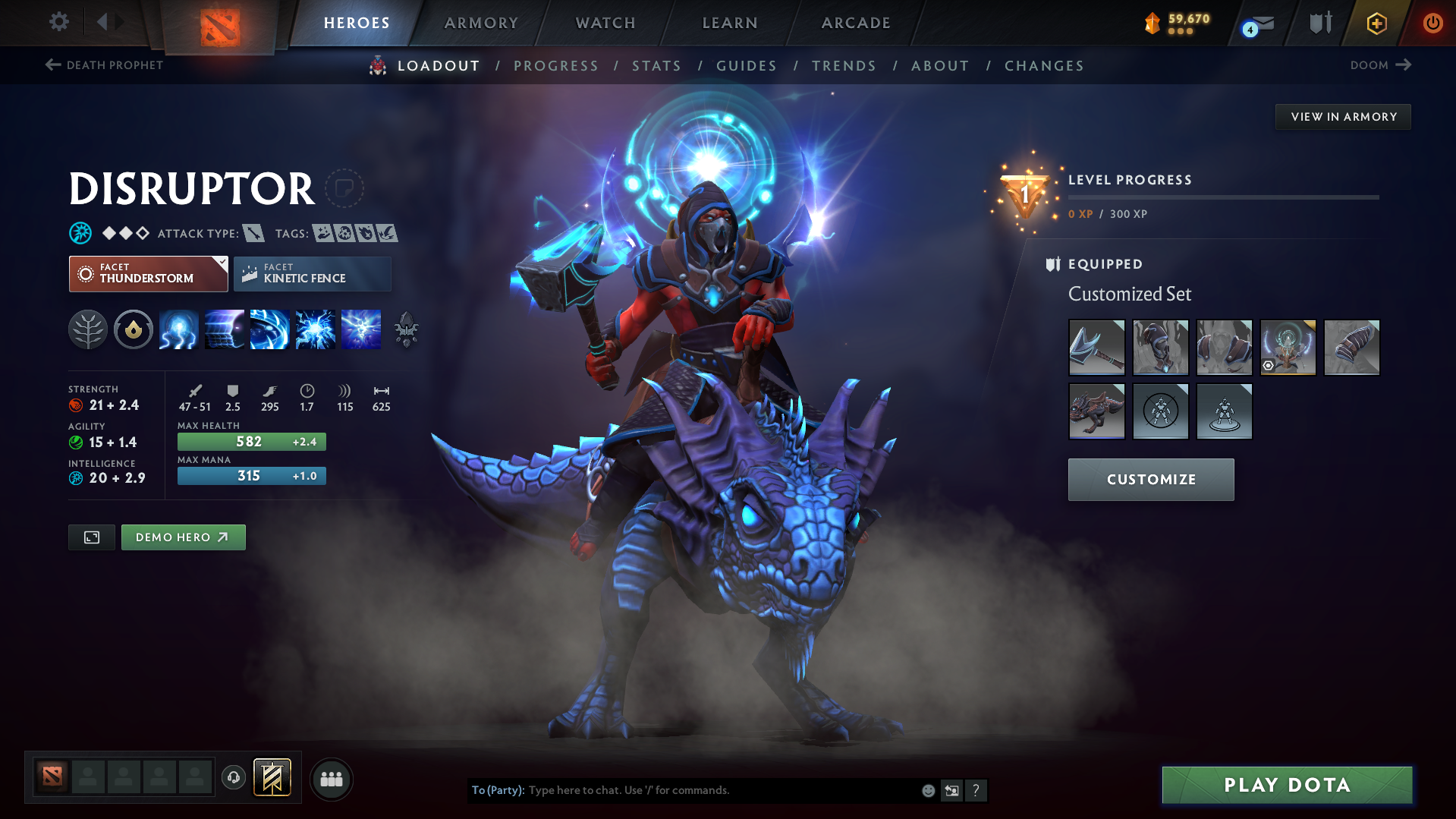Go back to Death Prophet hero page
The height and width of the screenshot is (819, 1456).
click(x=103, y=65)
